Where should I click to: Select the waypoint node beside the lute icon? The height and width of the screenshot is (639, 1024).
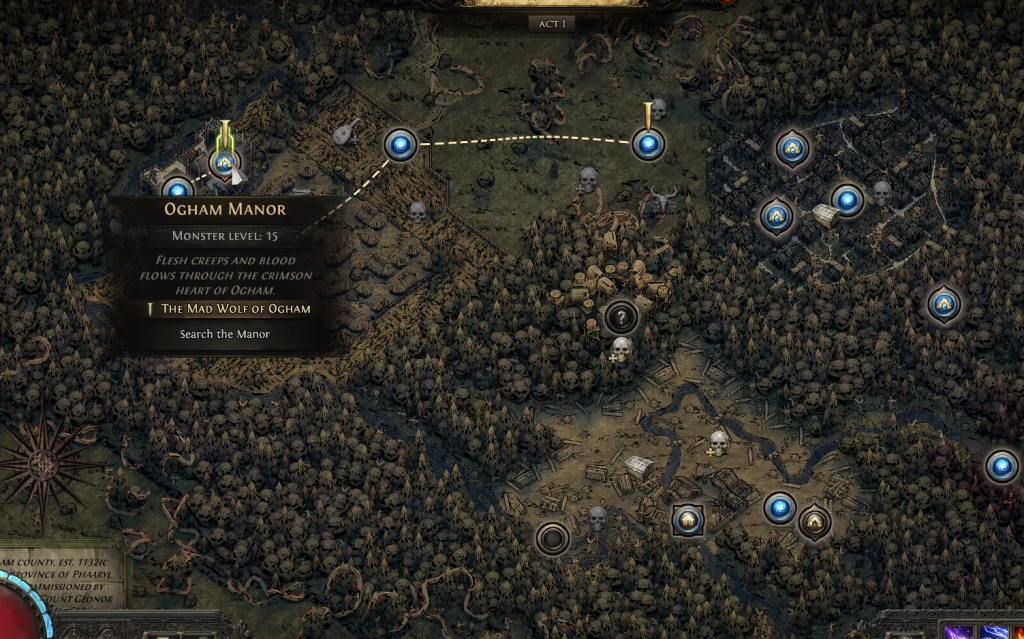401,145
